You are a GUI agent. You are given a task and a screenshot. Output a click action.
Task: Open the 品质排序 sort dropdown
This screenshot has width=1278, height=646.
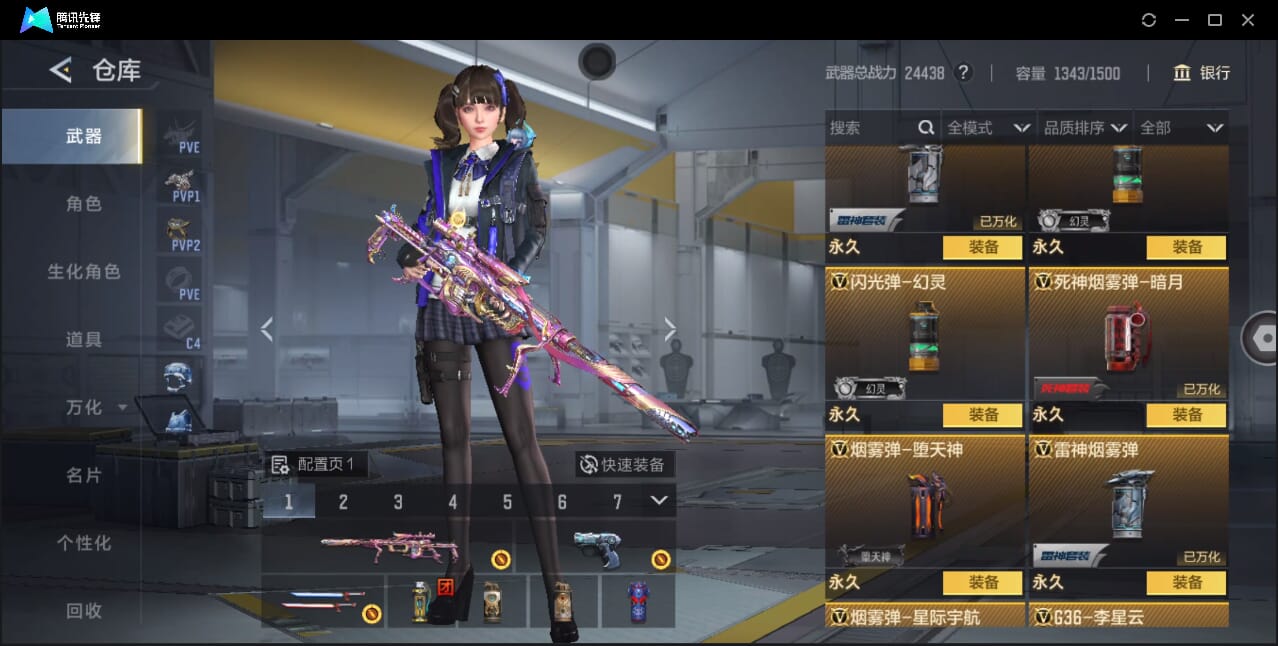pos(1085,128)
